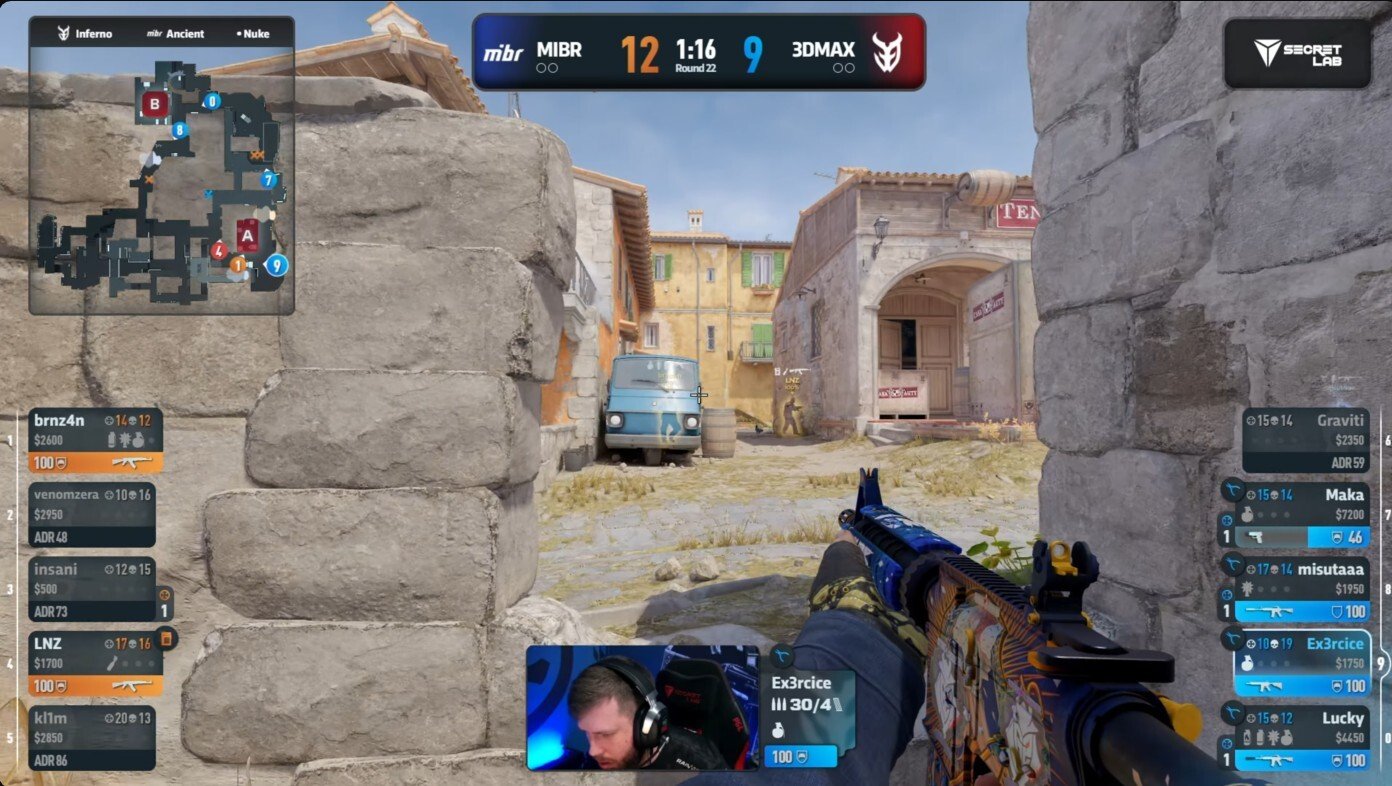Pick misutaaa's player row
The image size is (1392, 786).
point(1304,589)
